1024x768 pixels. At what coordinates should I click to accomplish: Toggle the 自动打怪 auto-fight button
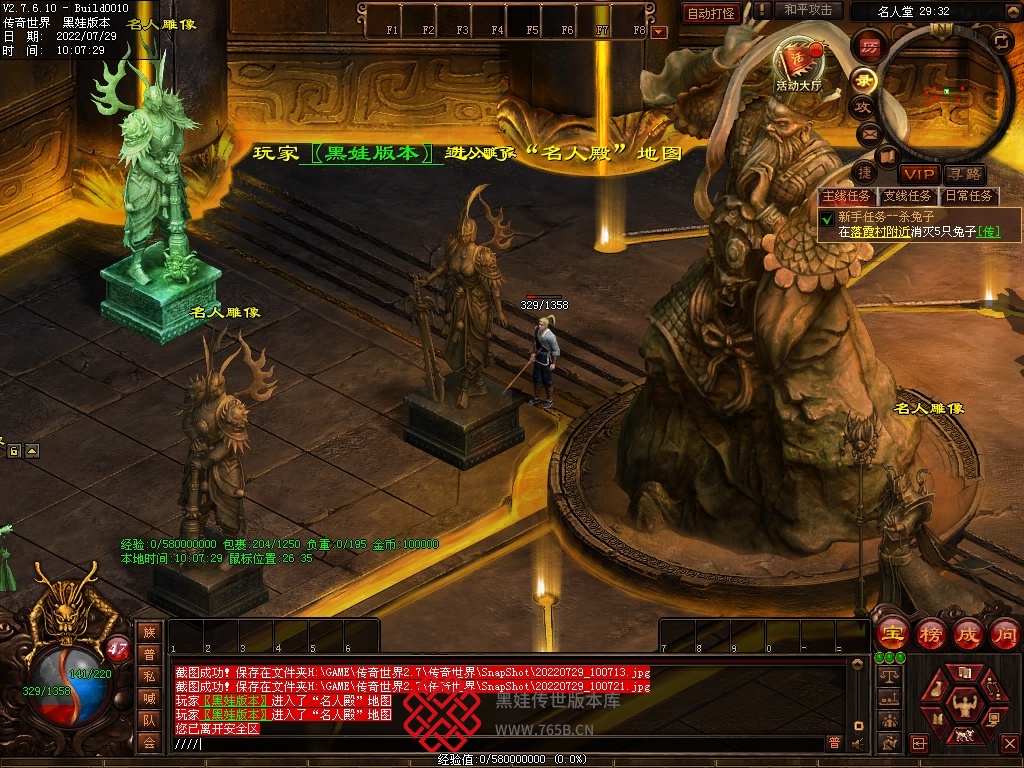point(712,13)
